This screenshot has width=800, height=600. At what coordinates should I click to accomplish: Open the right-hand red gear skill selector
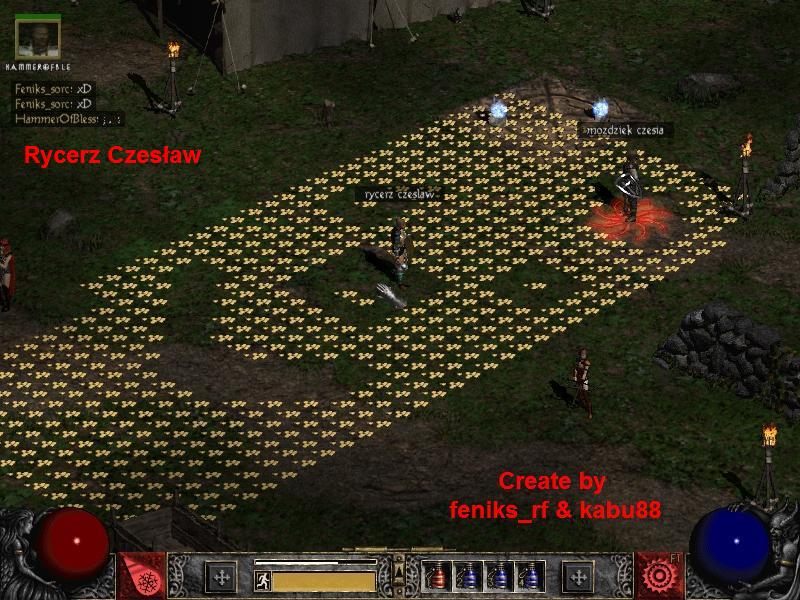[x=659, y=576]
